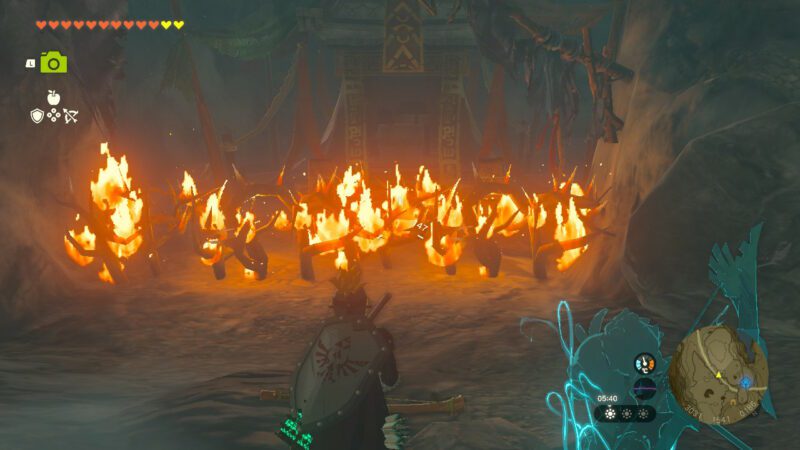This screenshot has width=800, height=450.
Task: Click the noise level indicator circle
Action: tap(645, 388)
